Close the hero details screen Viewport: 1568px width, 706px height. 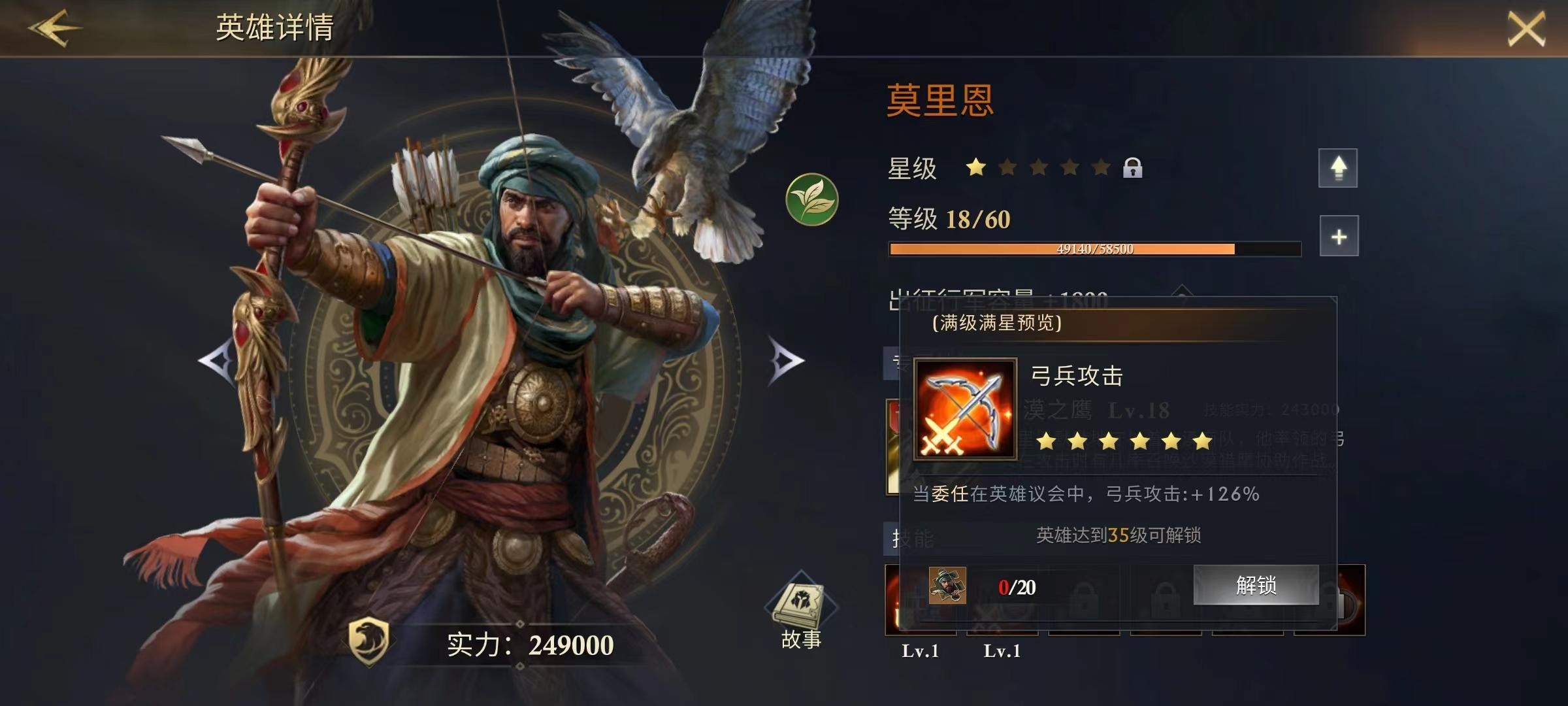[1526, 29]
